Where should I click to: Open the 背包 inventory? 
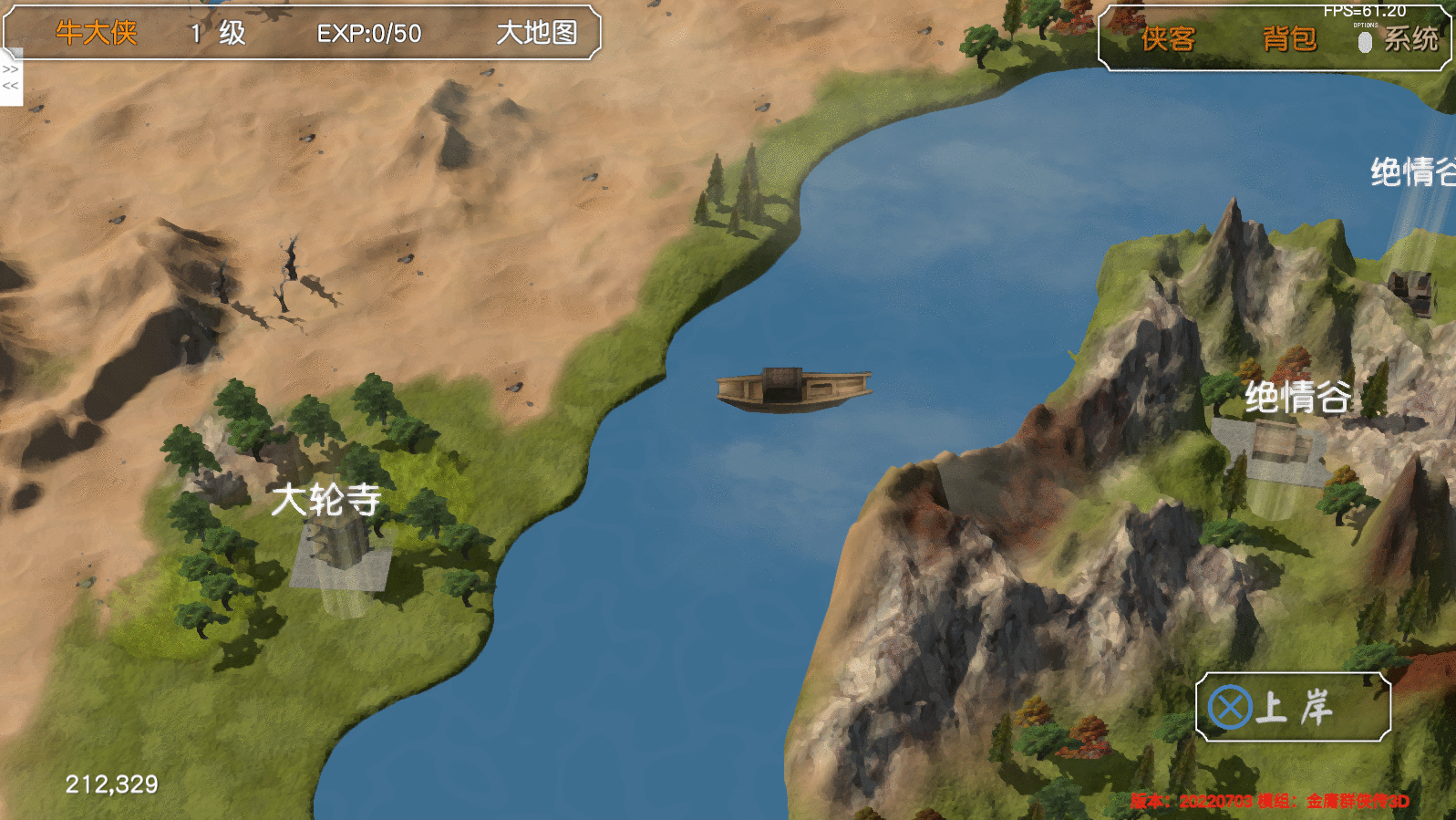(1291, 40)
